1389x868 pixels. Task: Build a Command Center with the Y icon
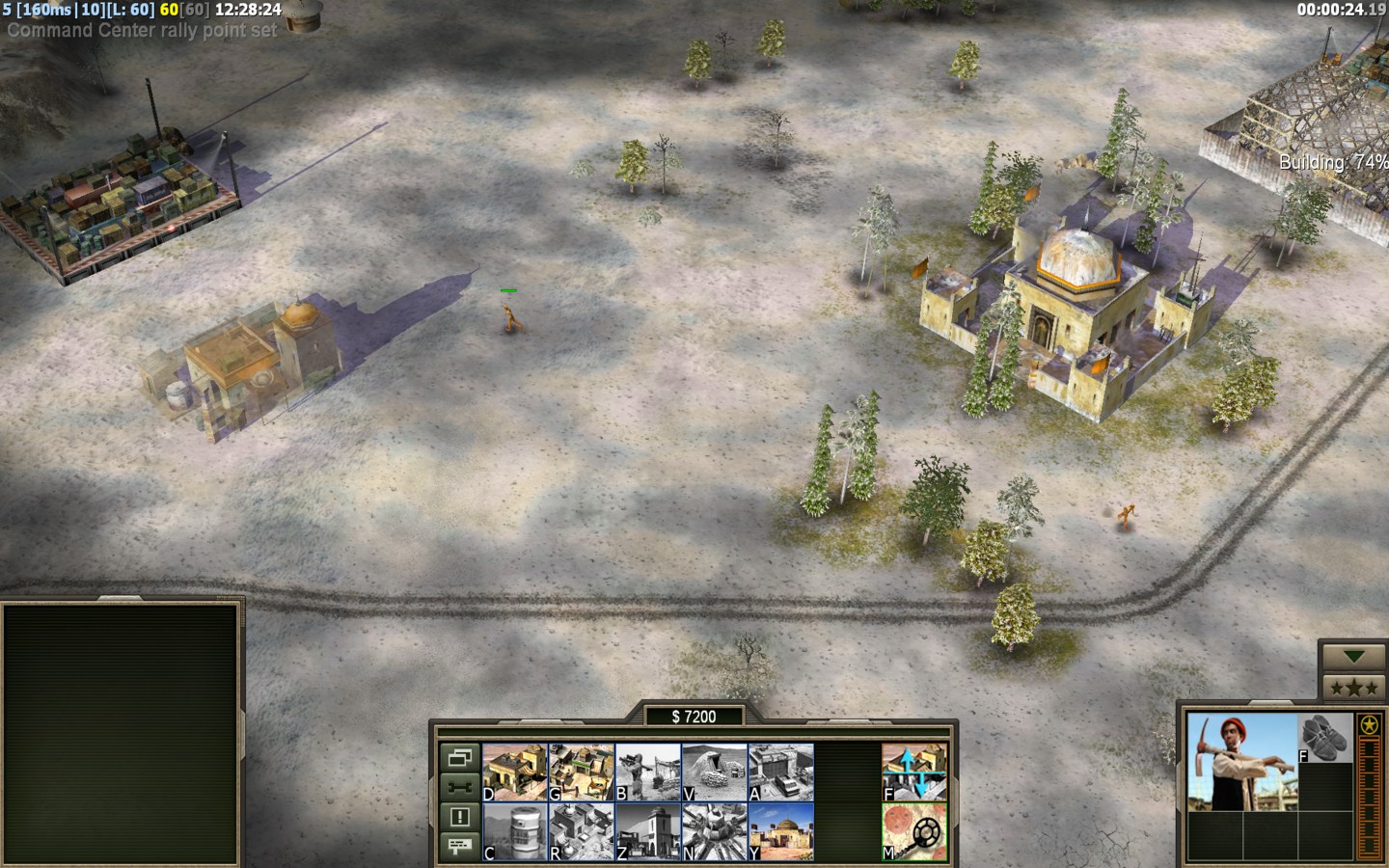click(x=780, y=831)
